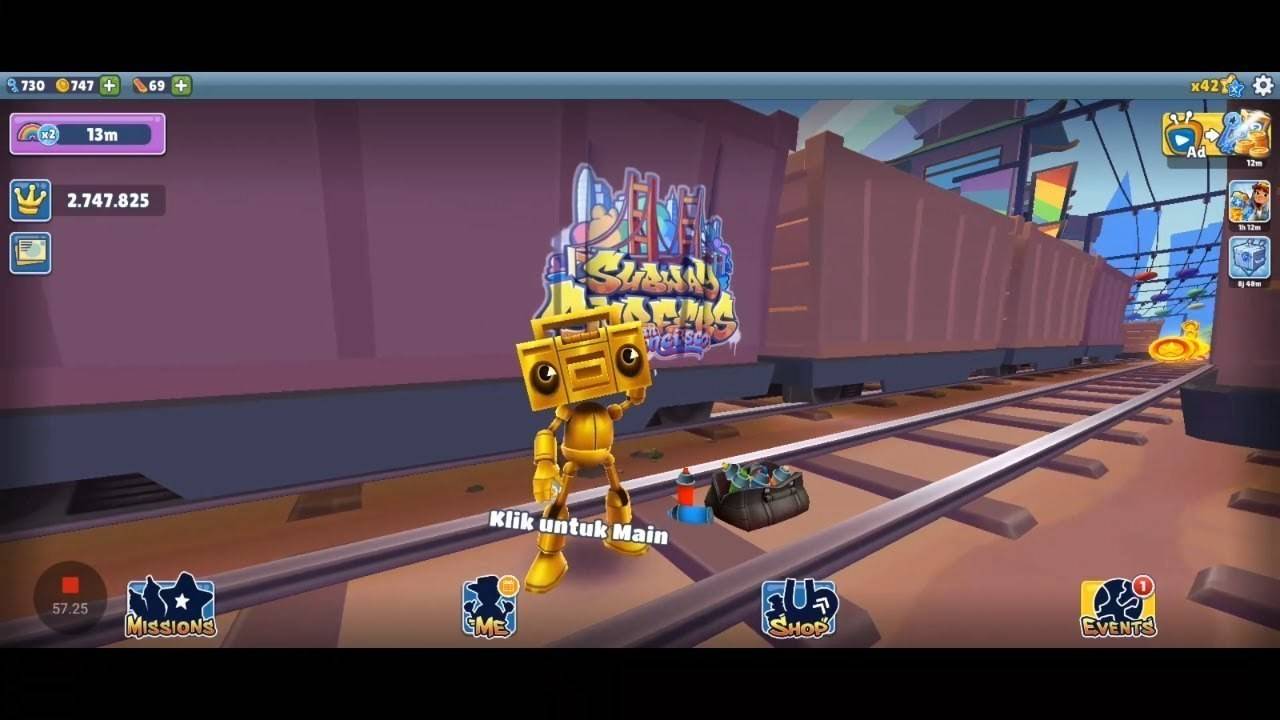Open the Me profile icon
The width and height of the screenshot is (1280, 720).
[490, 605]
